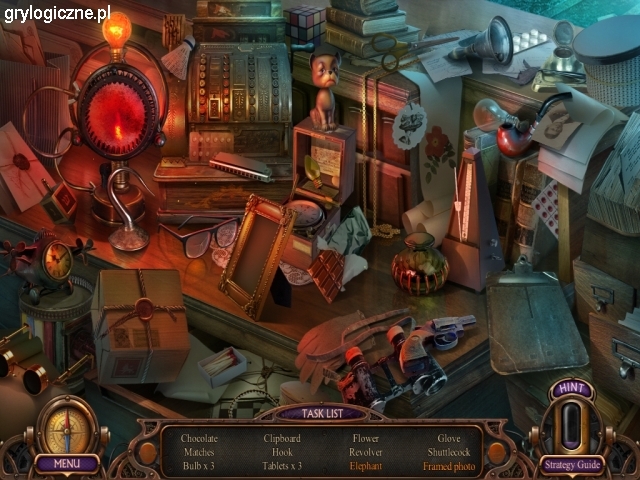Screen dimensions: 640x480
Task: Open the Strategy Guide
Action: coord(571,464)
